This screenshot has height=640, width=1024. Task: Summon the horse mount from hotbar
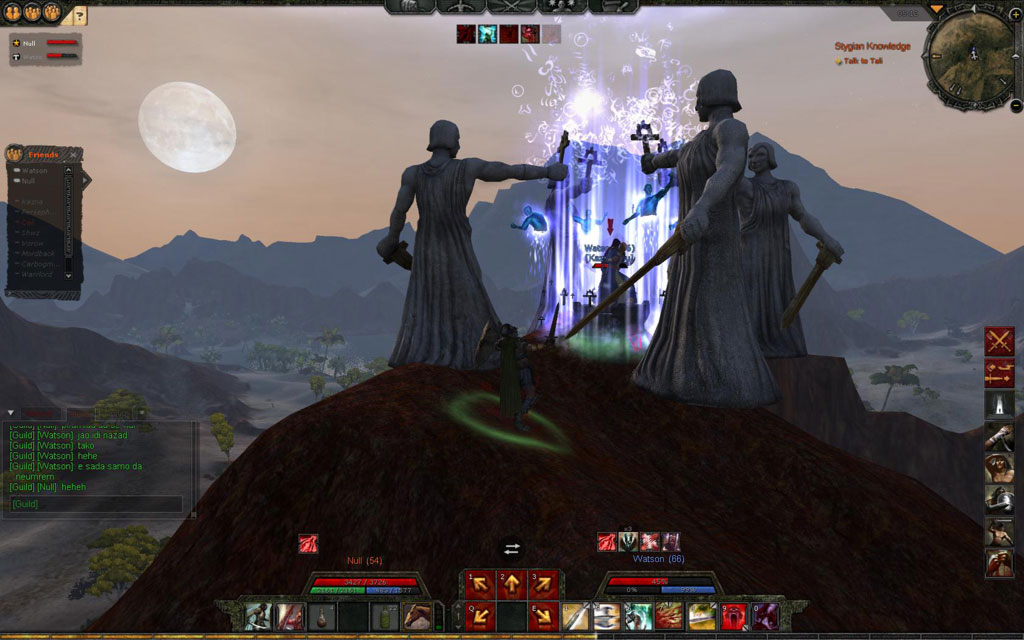click(418, 617)
